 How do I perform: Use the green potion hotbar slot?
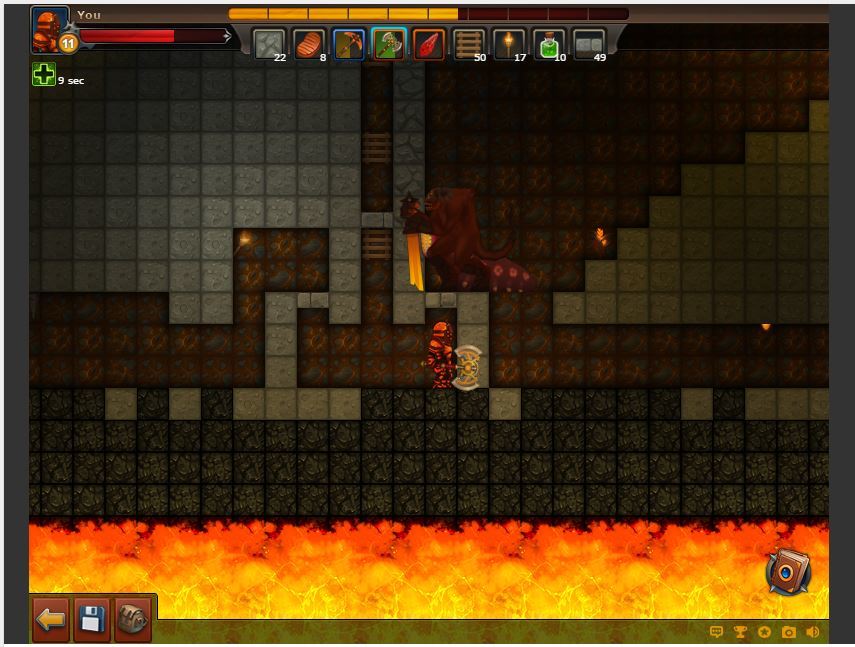click(549, 44)
